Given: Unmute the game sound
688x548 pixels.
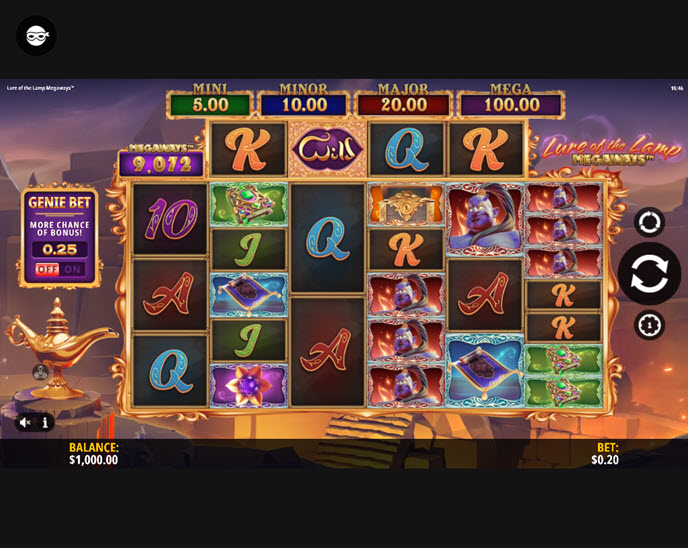Looking at the screenshot, I should (24, 423).
